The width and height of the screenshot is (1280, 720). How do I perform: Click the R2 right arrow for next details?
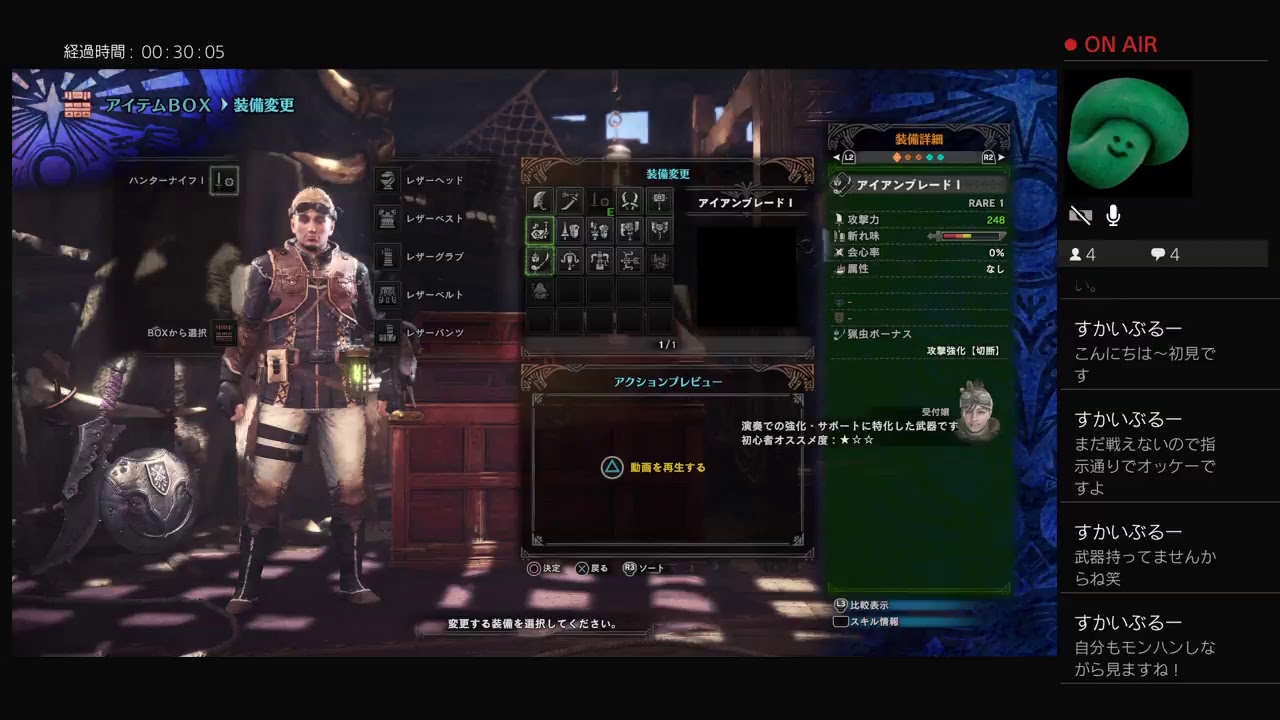pos(1000,157)
